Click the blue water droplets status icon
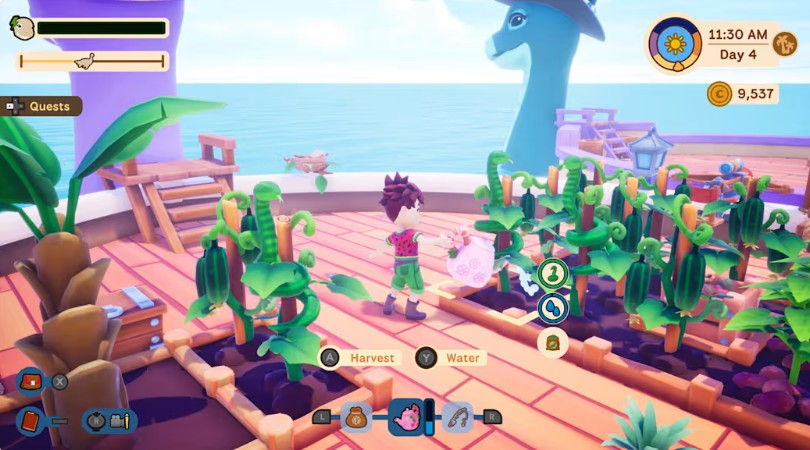Image resolution: width=810 pixels, height=450 pixels. click(552, 308)
